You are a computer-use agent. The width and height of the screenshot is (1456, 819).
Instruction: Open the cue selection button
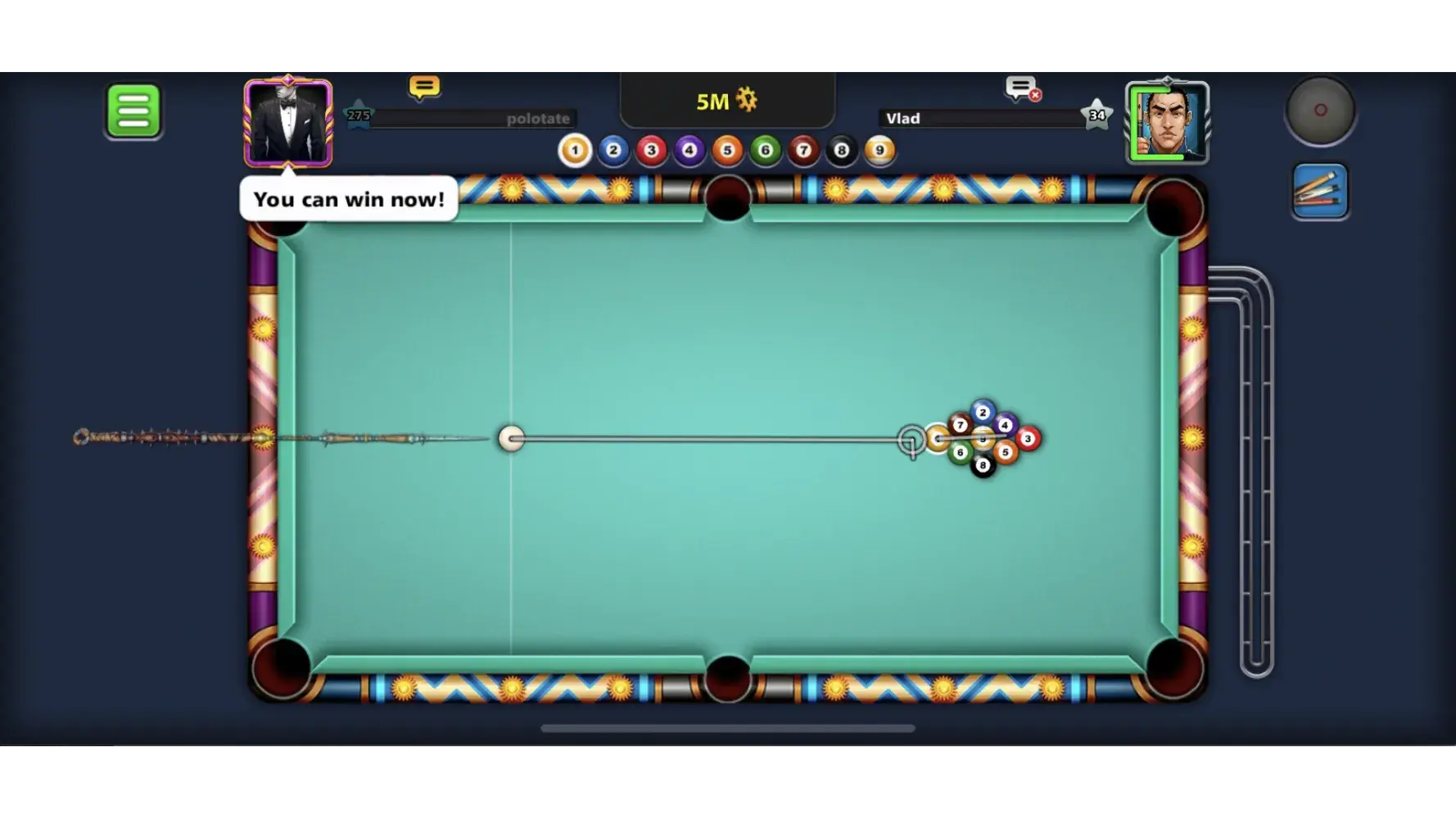point(1320,192)
